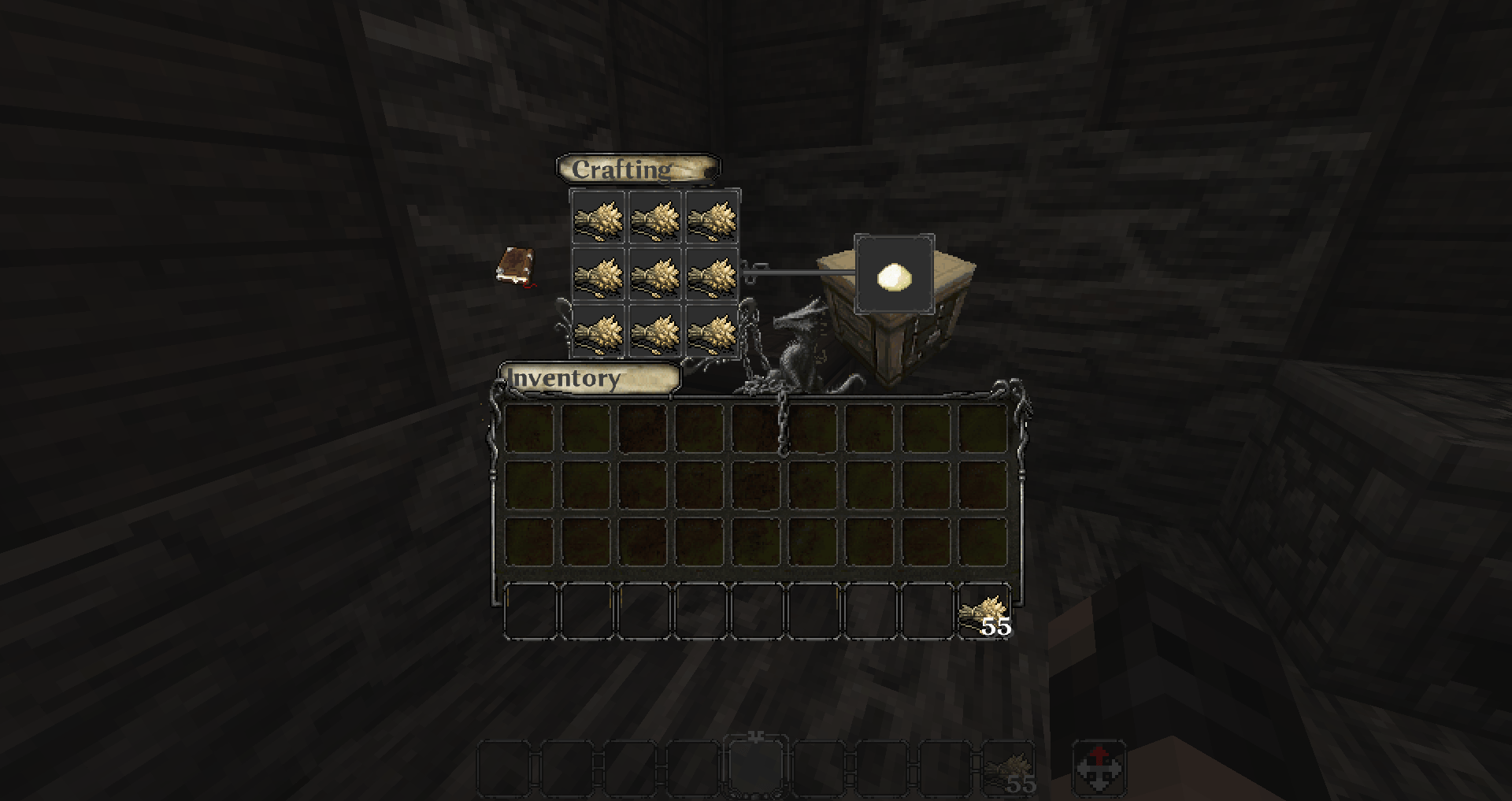Grab wheat from middle-right crafting slot

coord(710,276)
